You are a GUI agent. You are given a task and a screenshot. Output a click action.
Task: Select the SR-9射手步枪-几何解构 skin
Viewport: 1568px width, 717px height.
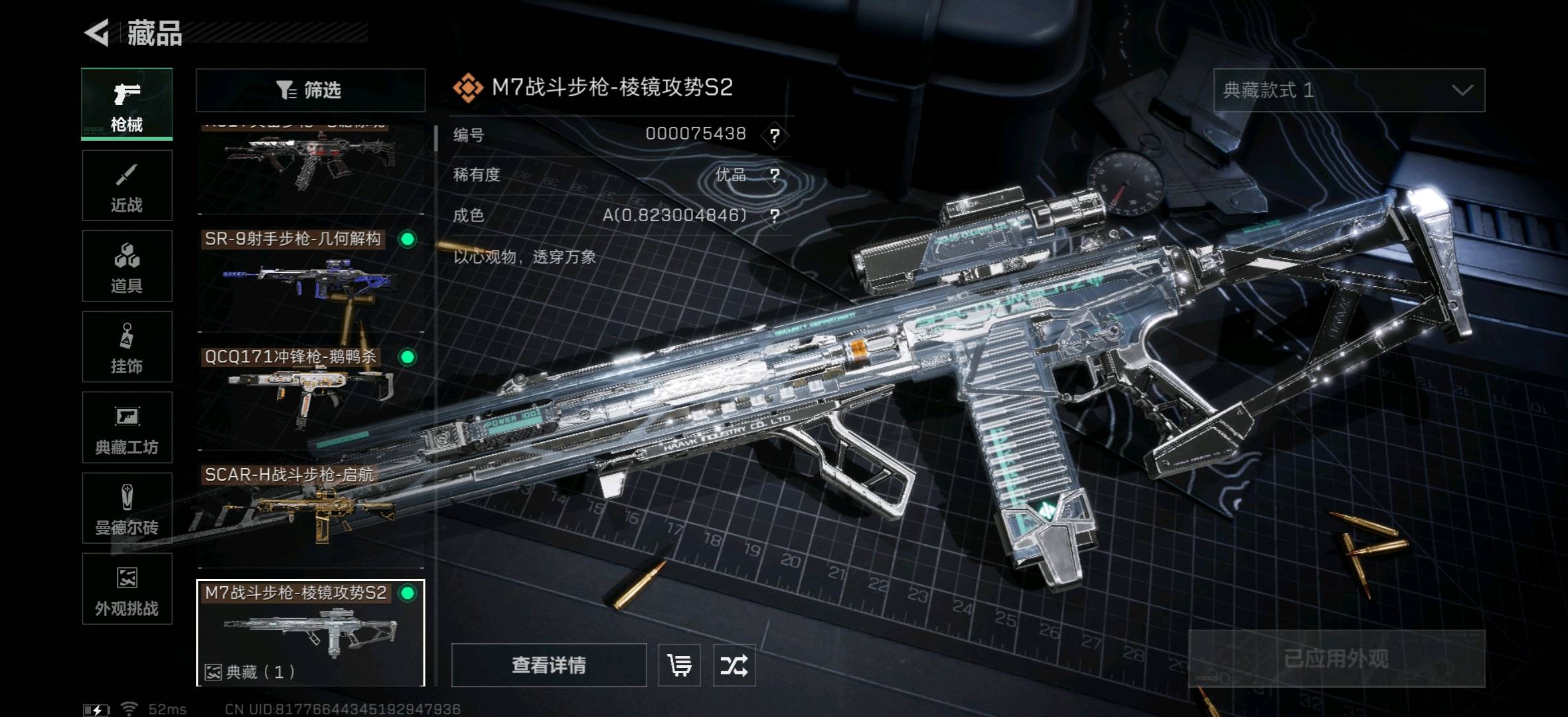310,279
